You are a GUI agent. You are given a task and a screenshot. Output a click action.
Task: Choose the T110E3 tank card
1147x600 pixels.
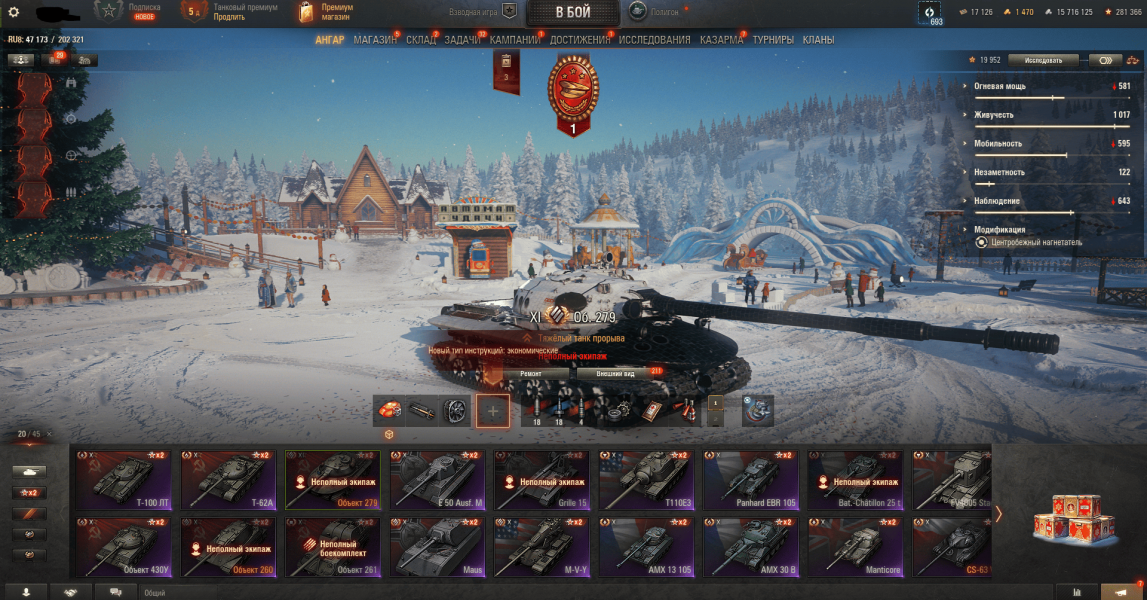coord(647,480)
